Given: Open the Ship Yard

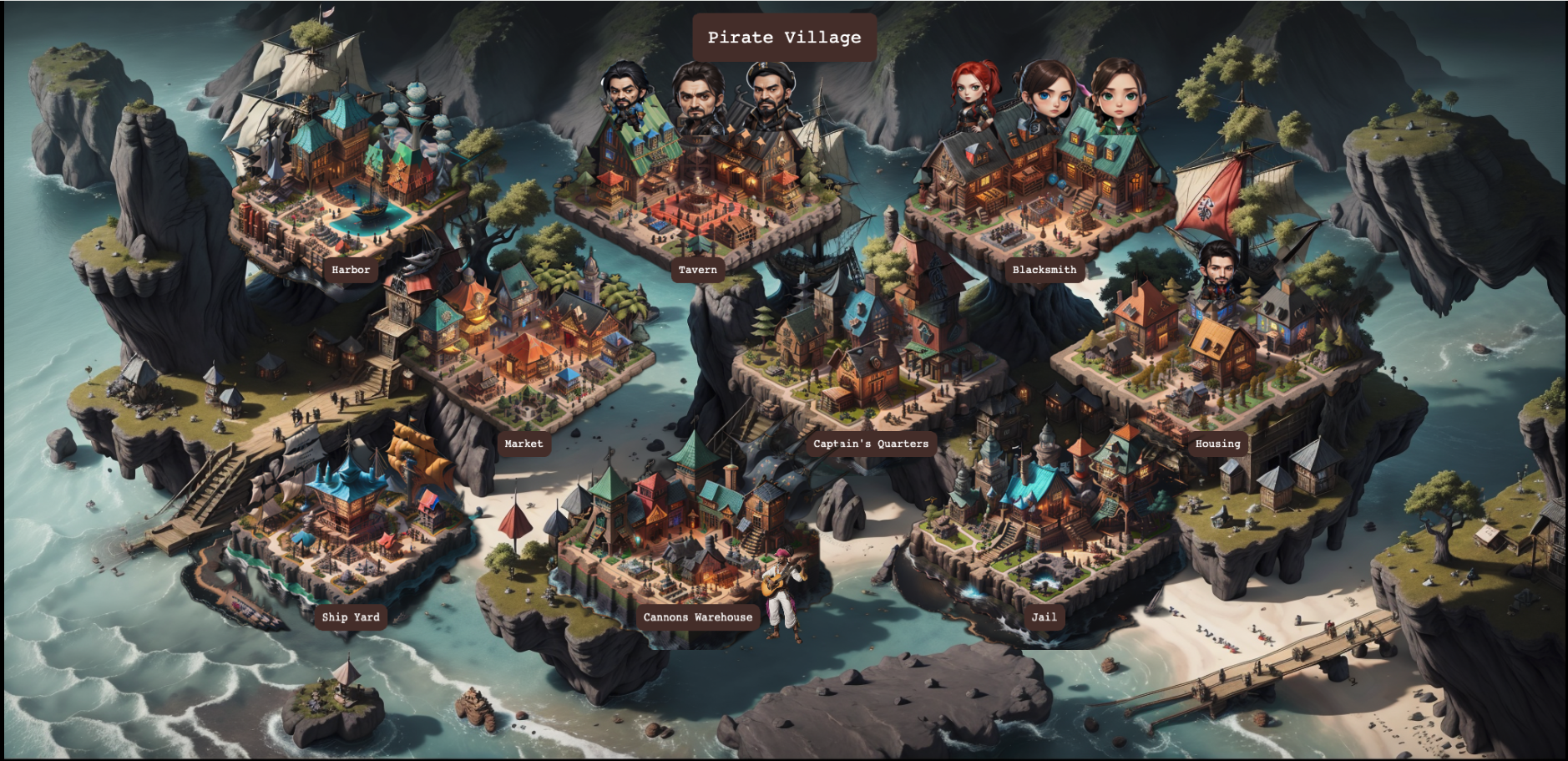Looking at the screenshot, I should click(x=351, y=617).
